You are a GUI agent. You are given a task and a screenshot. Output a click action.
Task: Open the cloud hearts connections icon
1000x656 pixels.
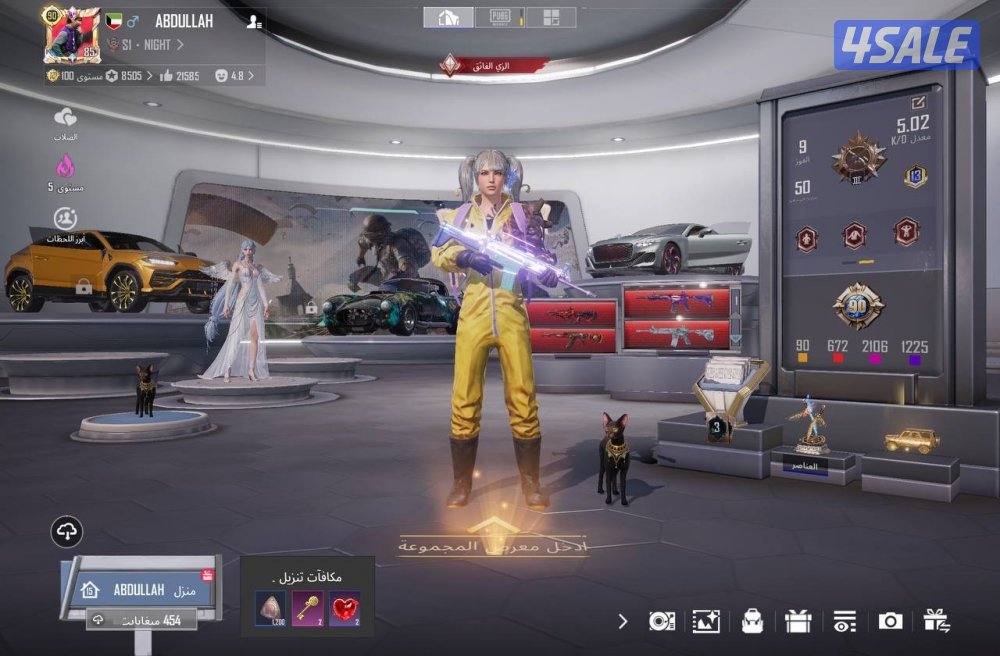[65, 118]
